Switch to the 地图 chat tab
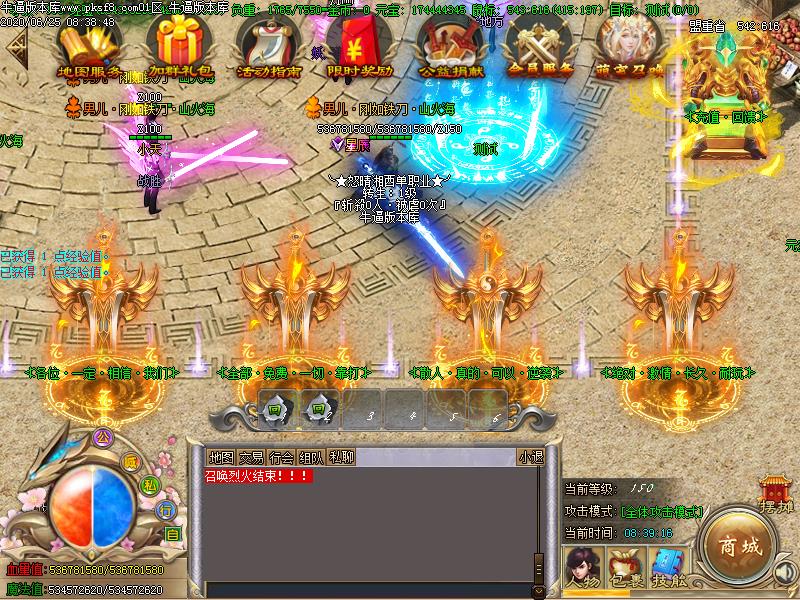This screenshot has width=800, height=600. click(x=221, y=458)
